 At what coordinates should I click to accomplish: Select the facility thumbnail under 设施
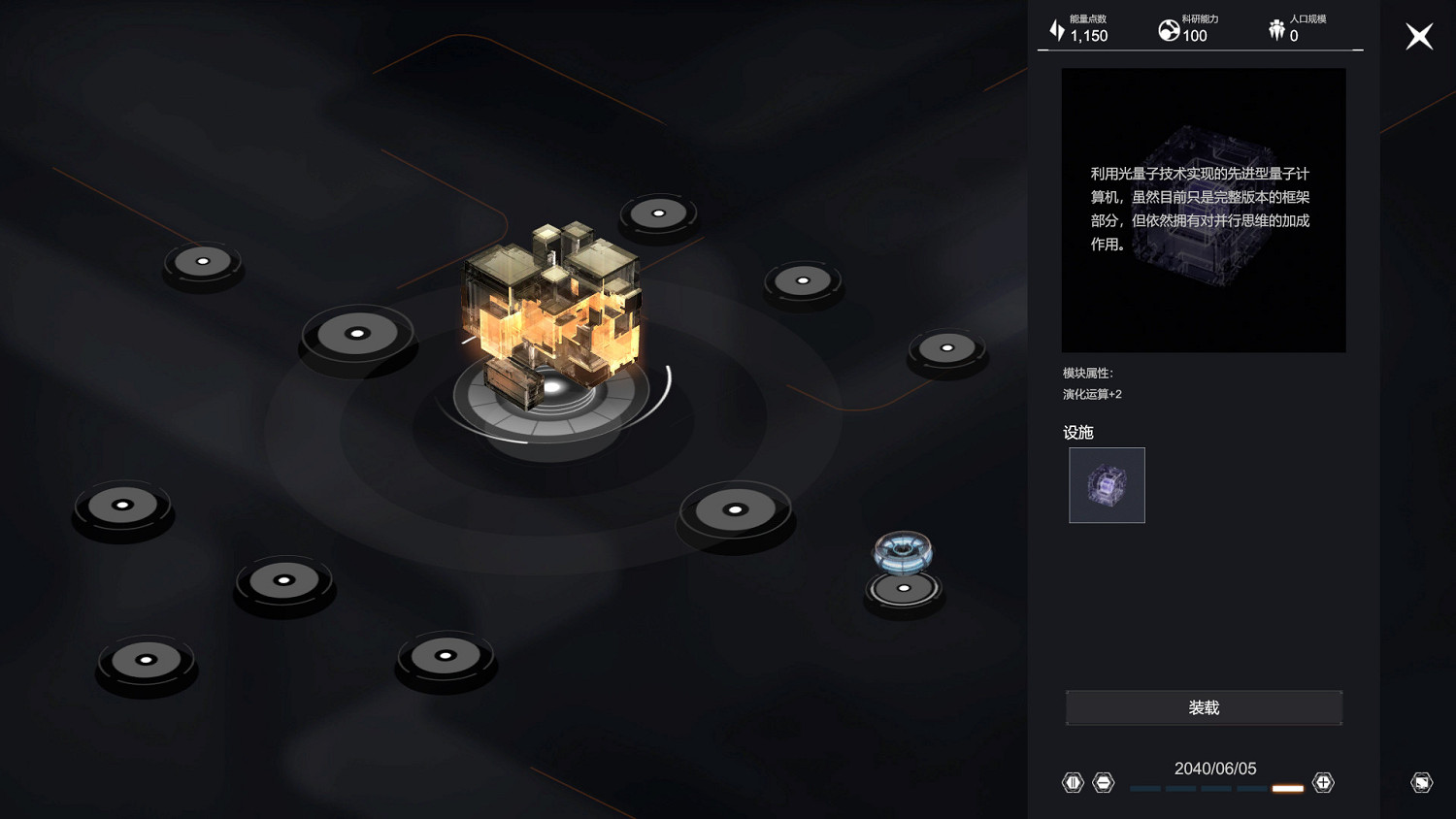[x=1107, y=485]
